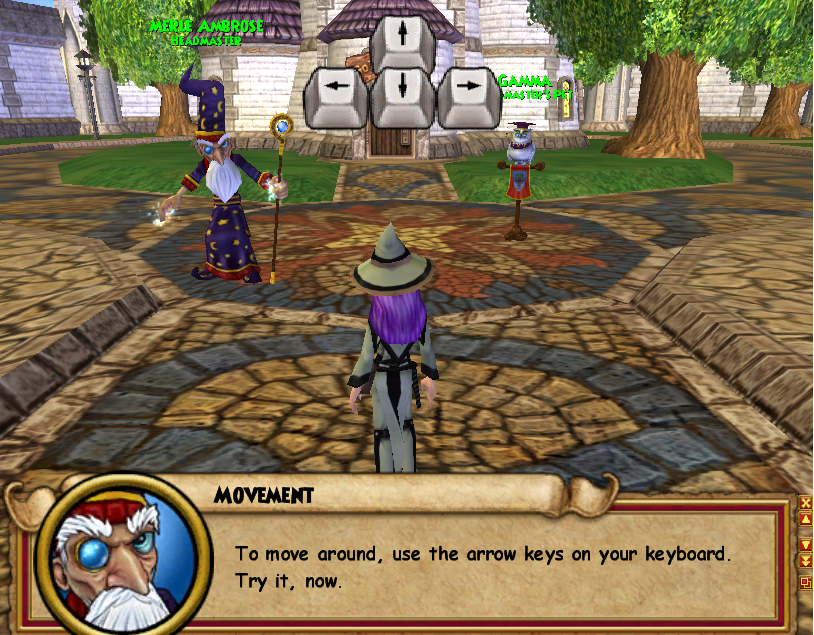Jump to dialogue end with double down arrow
This screenshot has height=635, width=814.
point(806,561)
